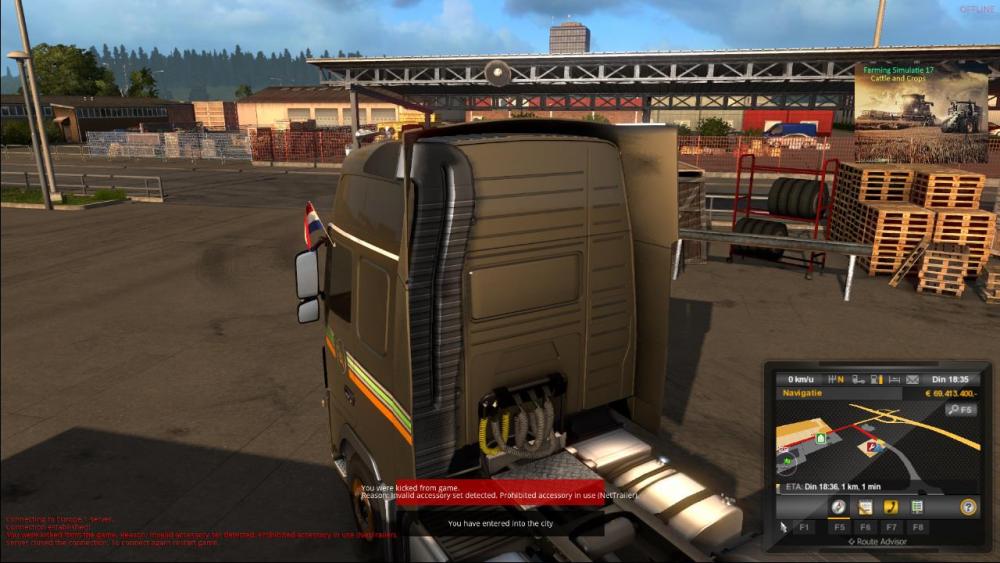1000x563 pixels.
Task: Dismiss the red kicked-from-game message
Action: (x=481, y=491)
